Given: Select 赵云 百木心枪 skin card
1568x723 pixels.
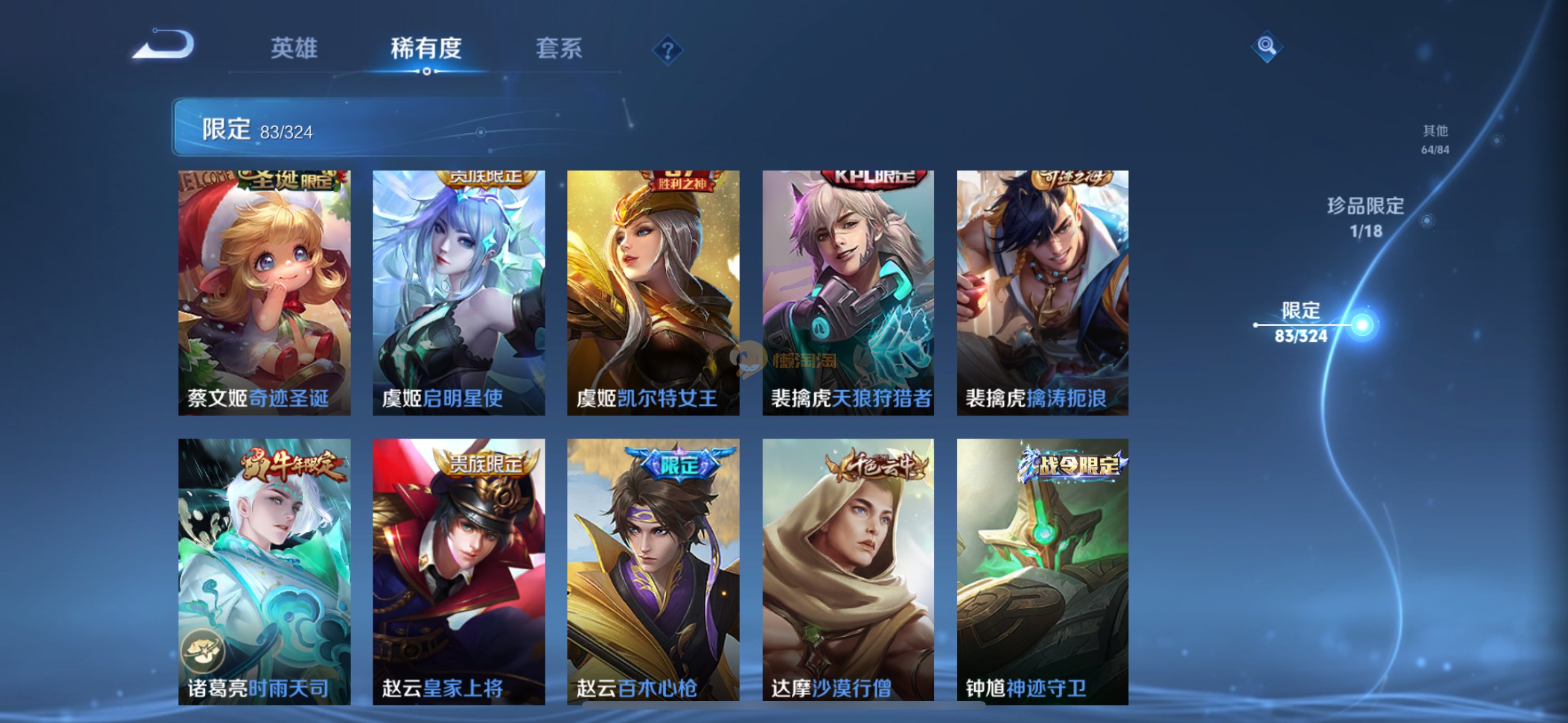Looking at the screenshot, I should click(x=653, y=571).
